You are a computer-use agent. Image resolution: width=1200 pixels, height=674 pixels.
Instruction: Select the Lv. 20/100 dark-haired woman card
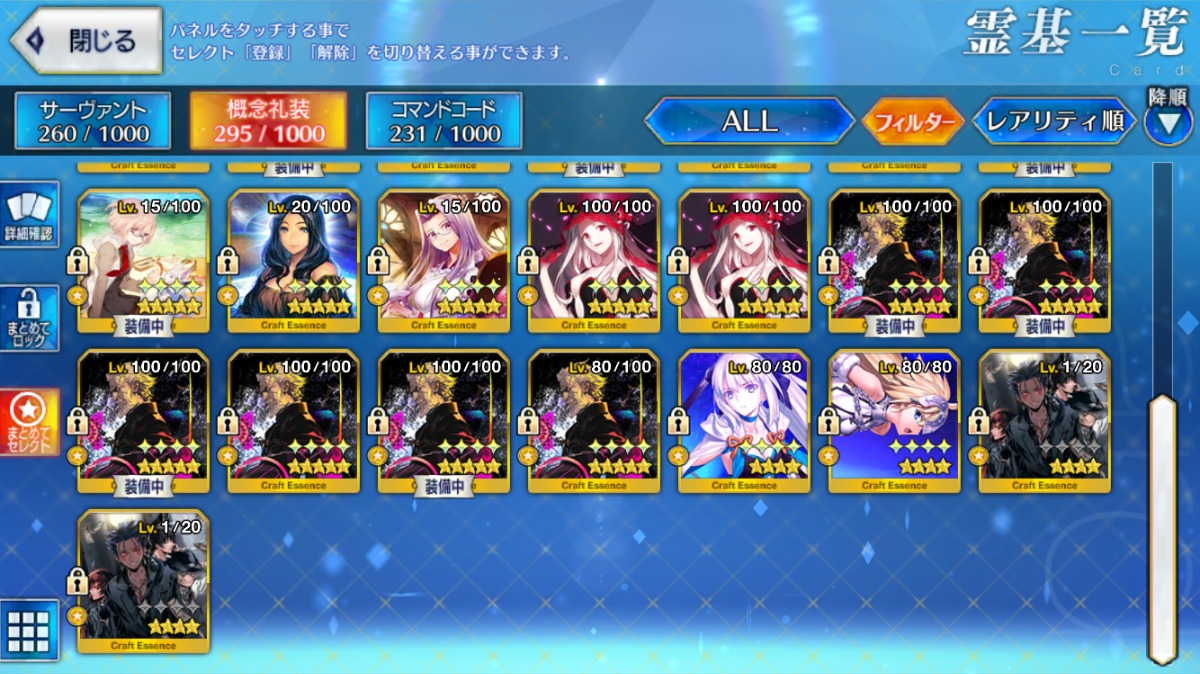[x=294, y=260]
